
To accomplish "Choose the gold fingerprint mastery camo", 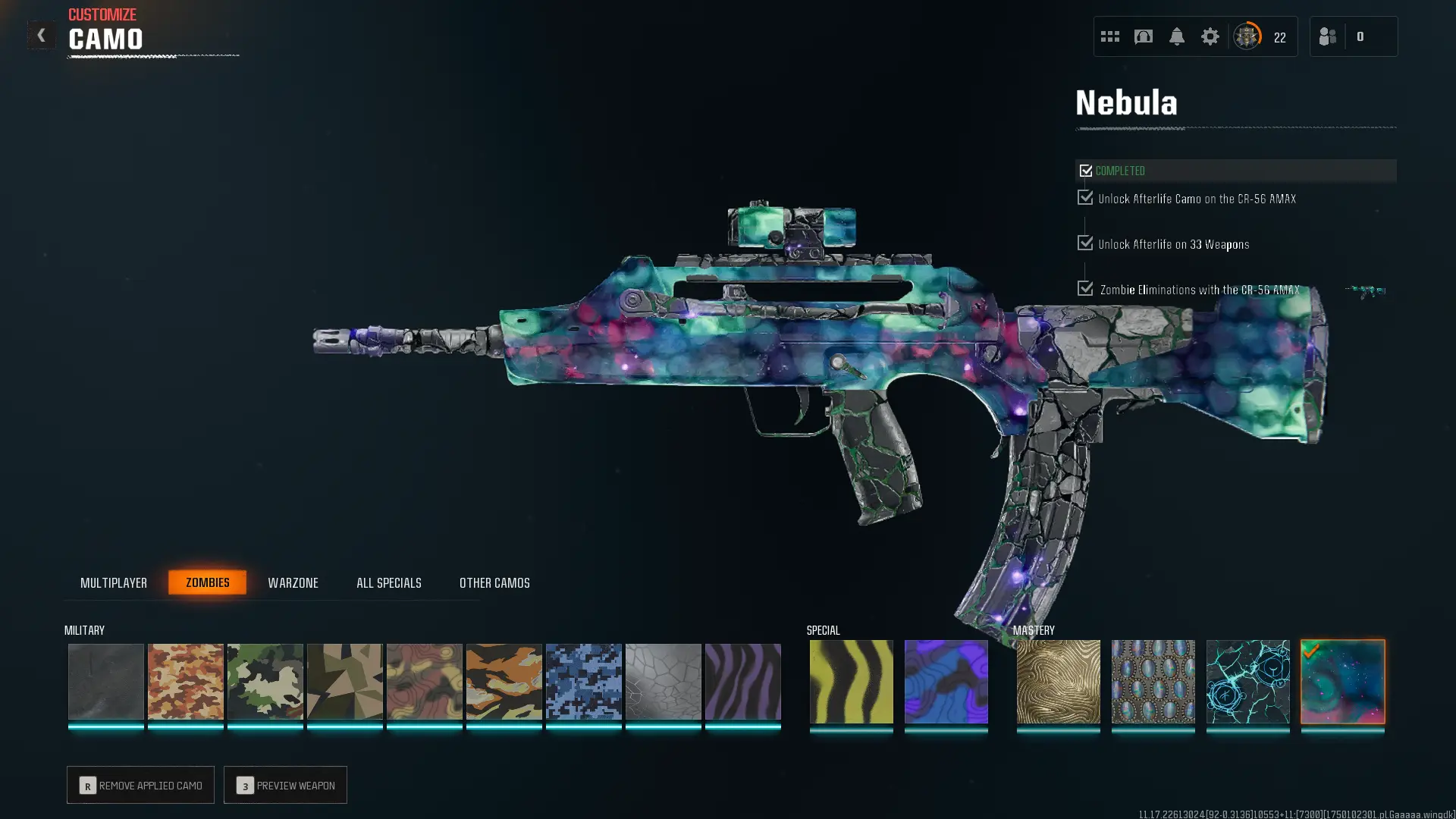I will coord(1058,681).
